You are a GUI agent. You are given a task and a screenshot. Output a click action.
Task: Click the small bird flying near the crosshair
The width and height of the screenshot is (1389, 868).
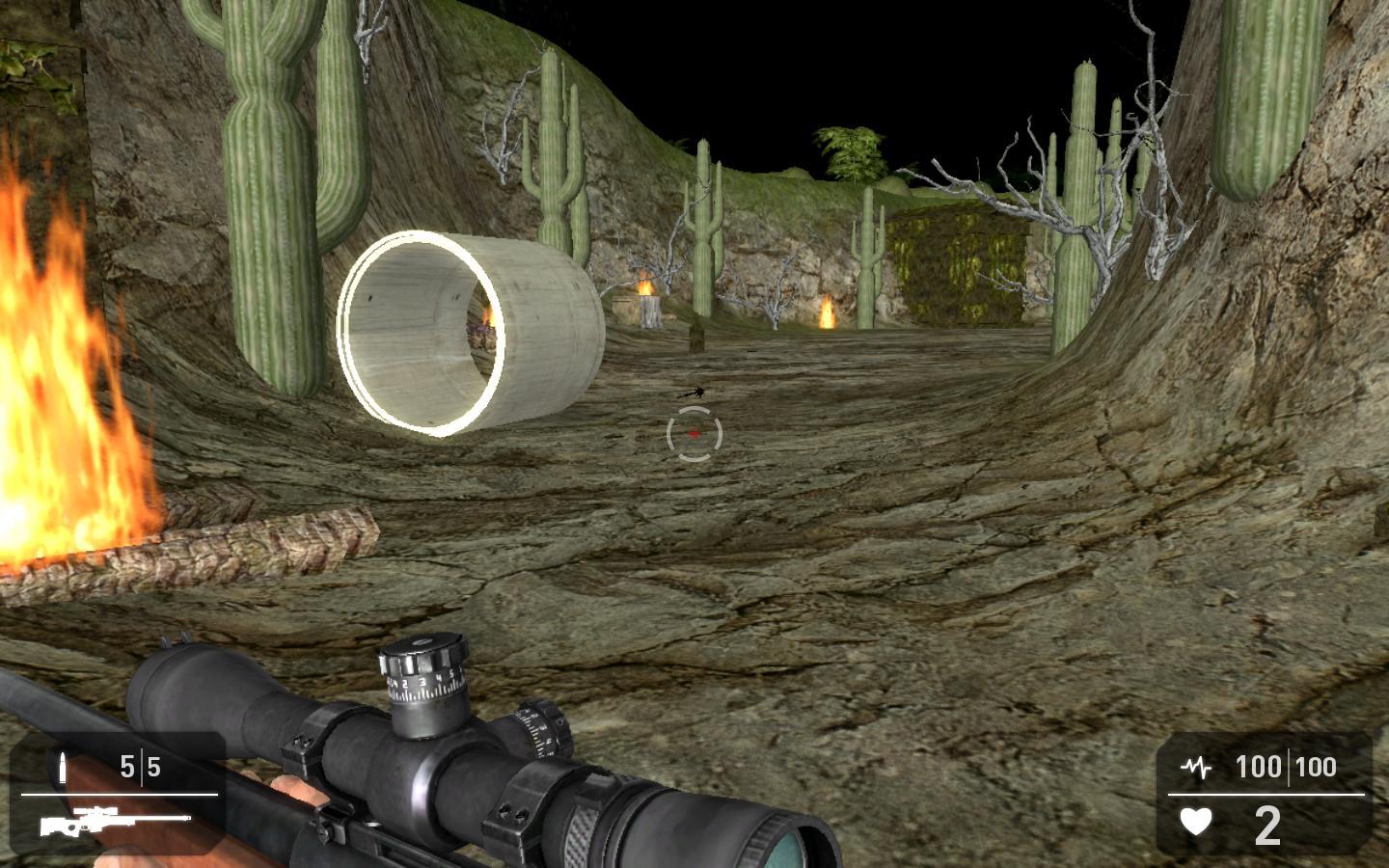(x=693, y=393)
